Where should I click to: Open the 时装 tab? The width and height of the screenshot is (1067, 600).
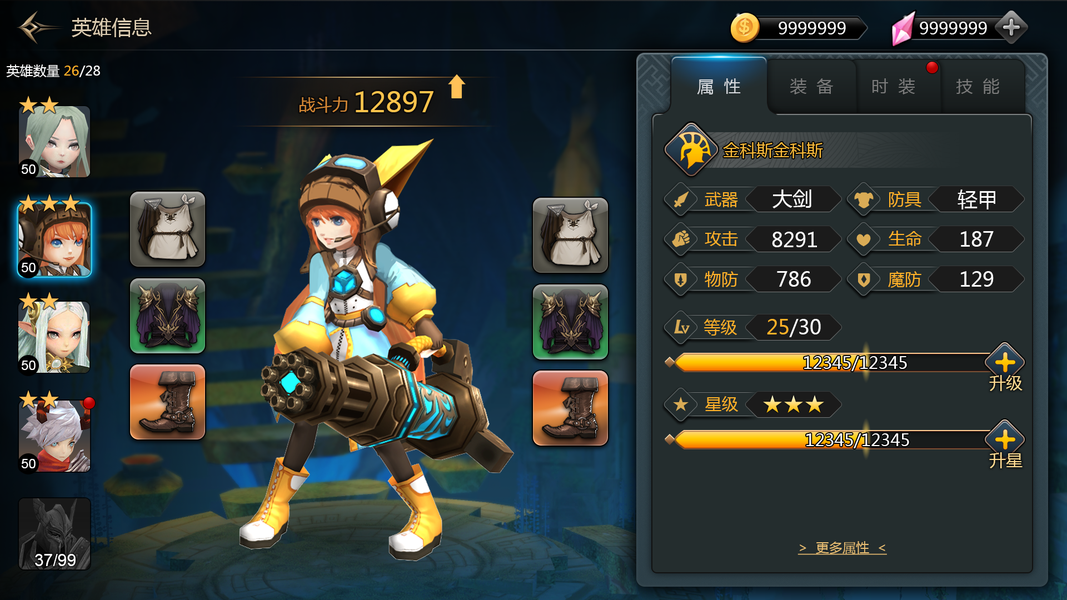click(x=893, y=87)
